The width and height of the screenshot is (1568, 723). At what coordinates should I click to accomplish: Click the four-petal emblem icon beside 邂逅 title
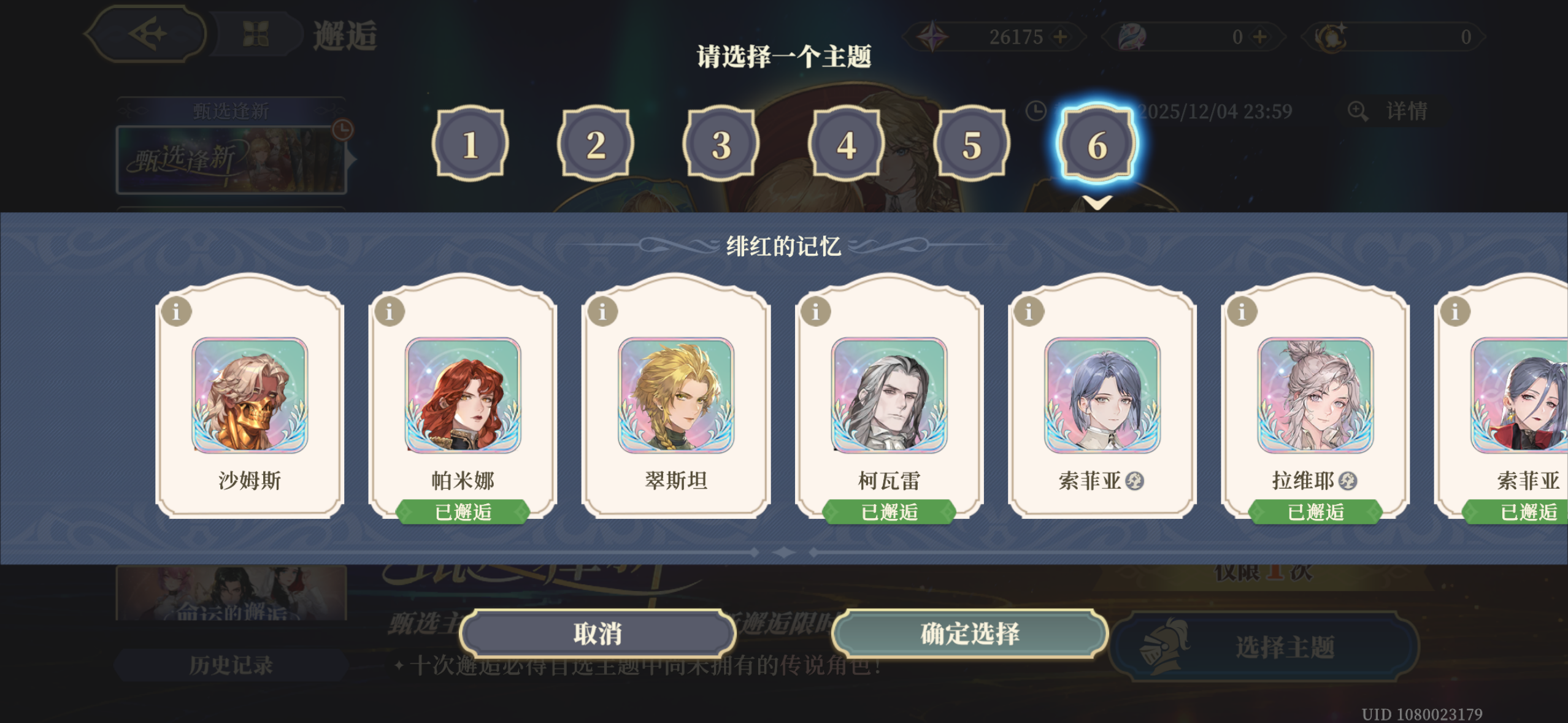click(254, 34)
